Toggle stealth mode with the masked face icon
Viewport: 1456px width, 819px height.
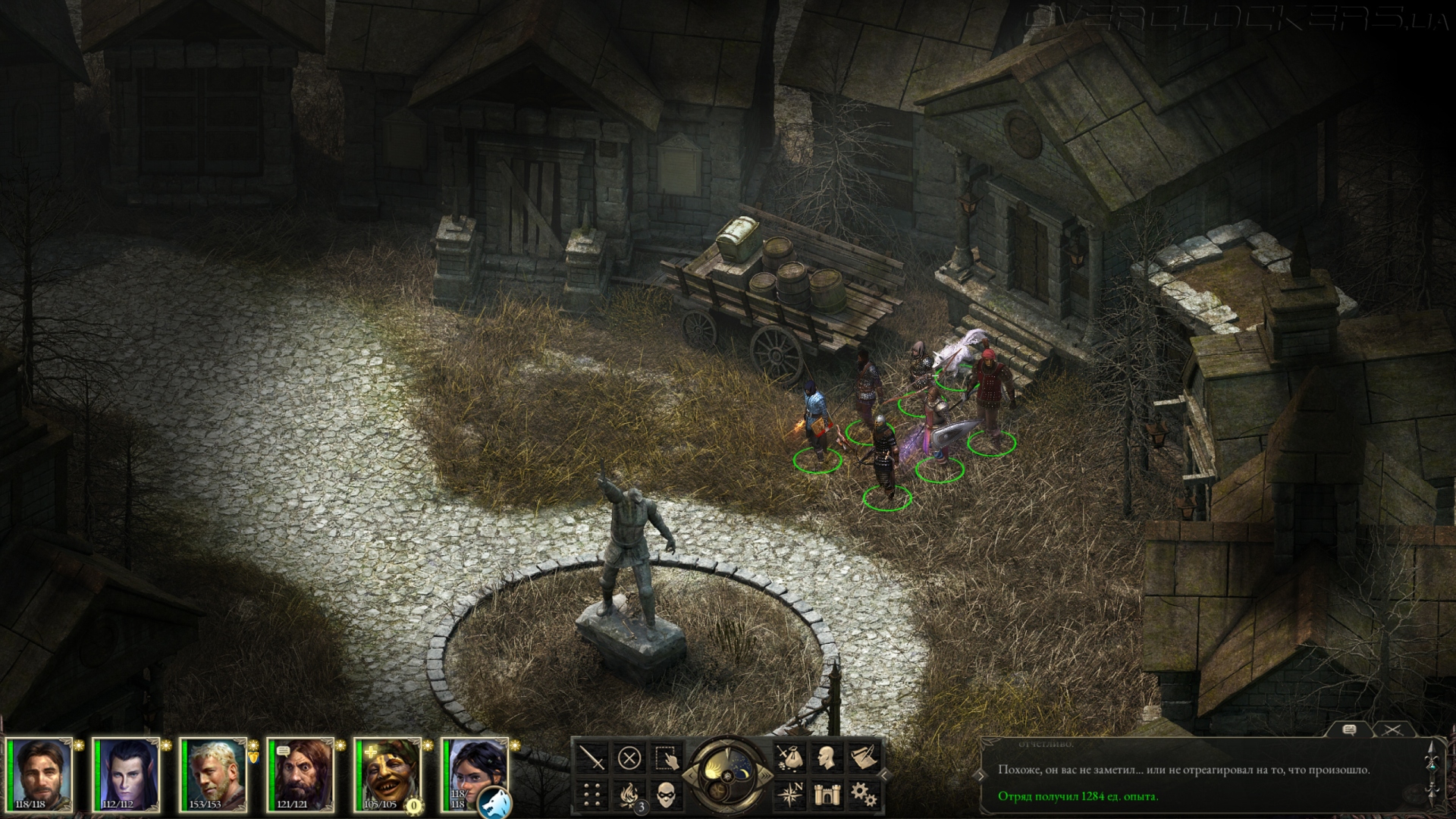(667, 794)
